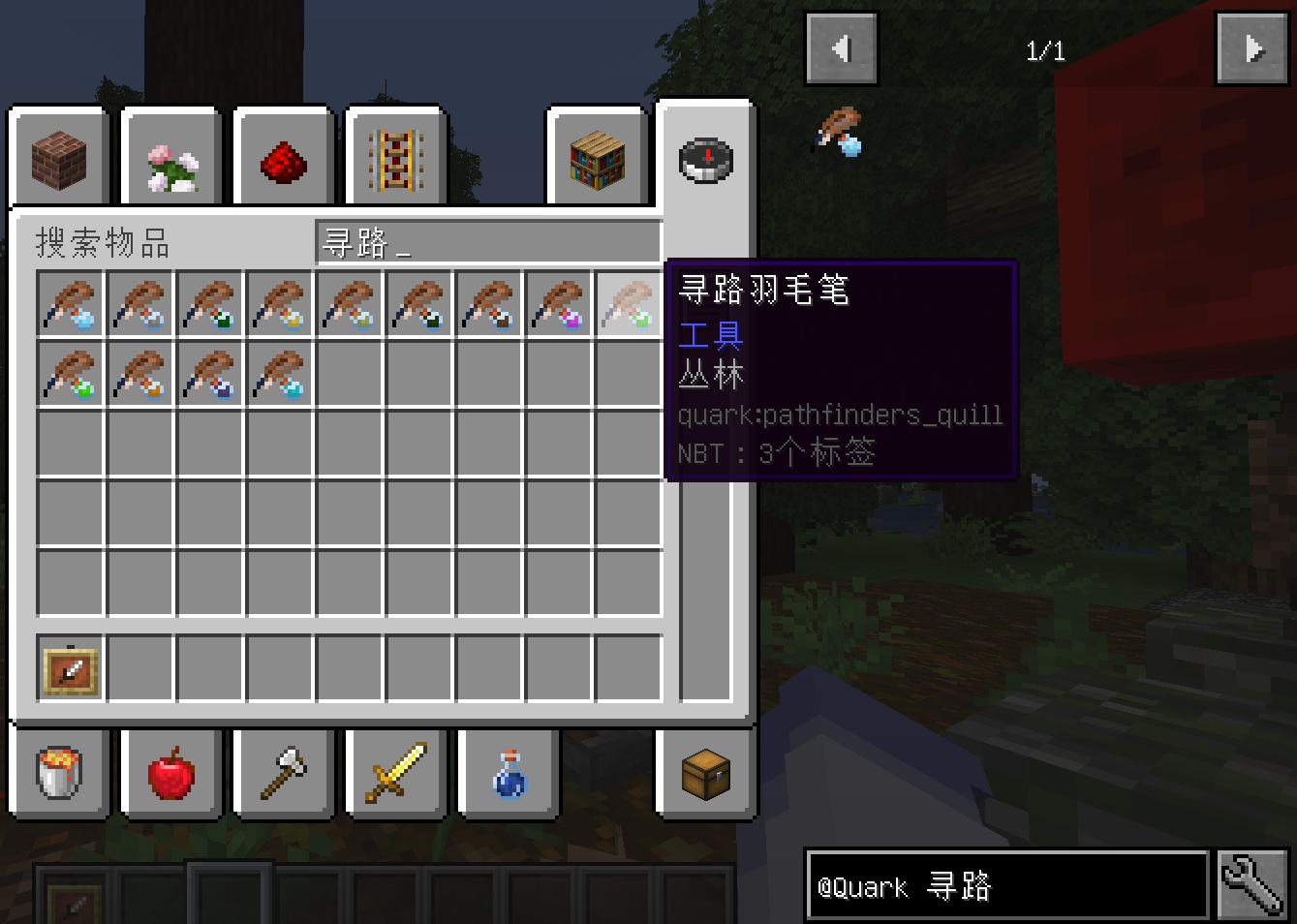Select the golden sword combat tab icon
Screen dimensions: 1297x924
point(396,774)
